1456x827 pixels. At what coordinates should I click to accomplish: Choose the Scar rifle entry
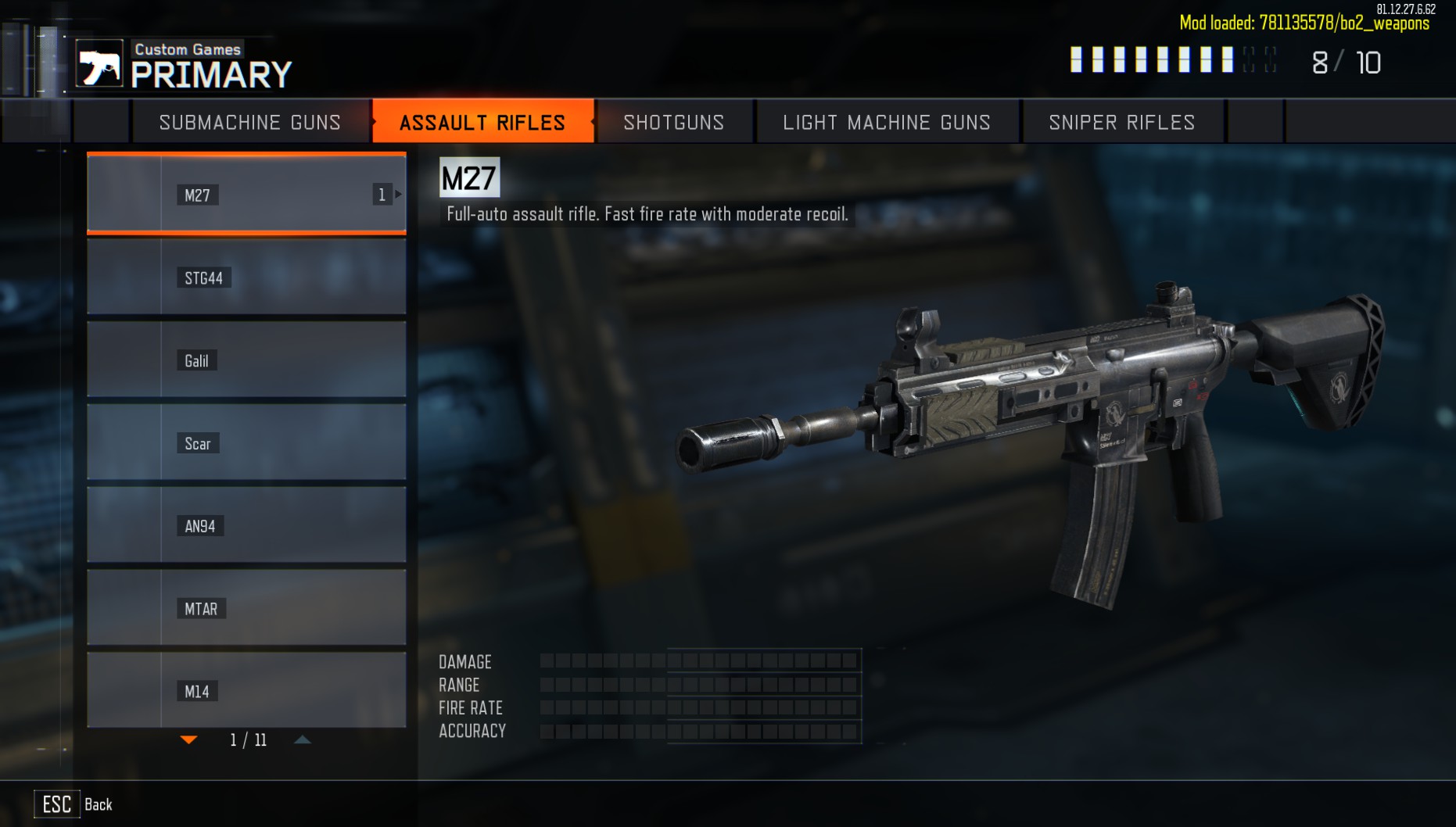pos(246,443)
